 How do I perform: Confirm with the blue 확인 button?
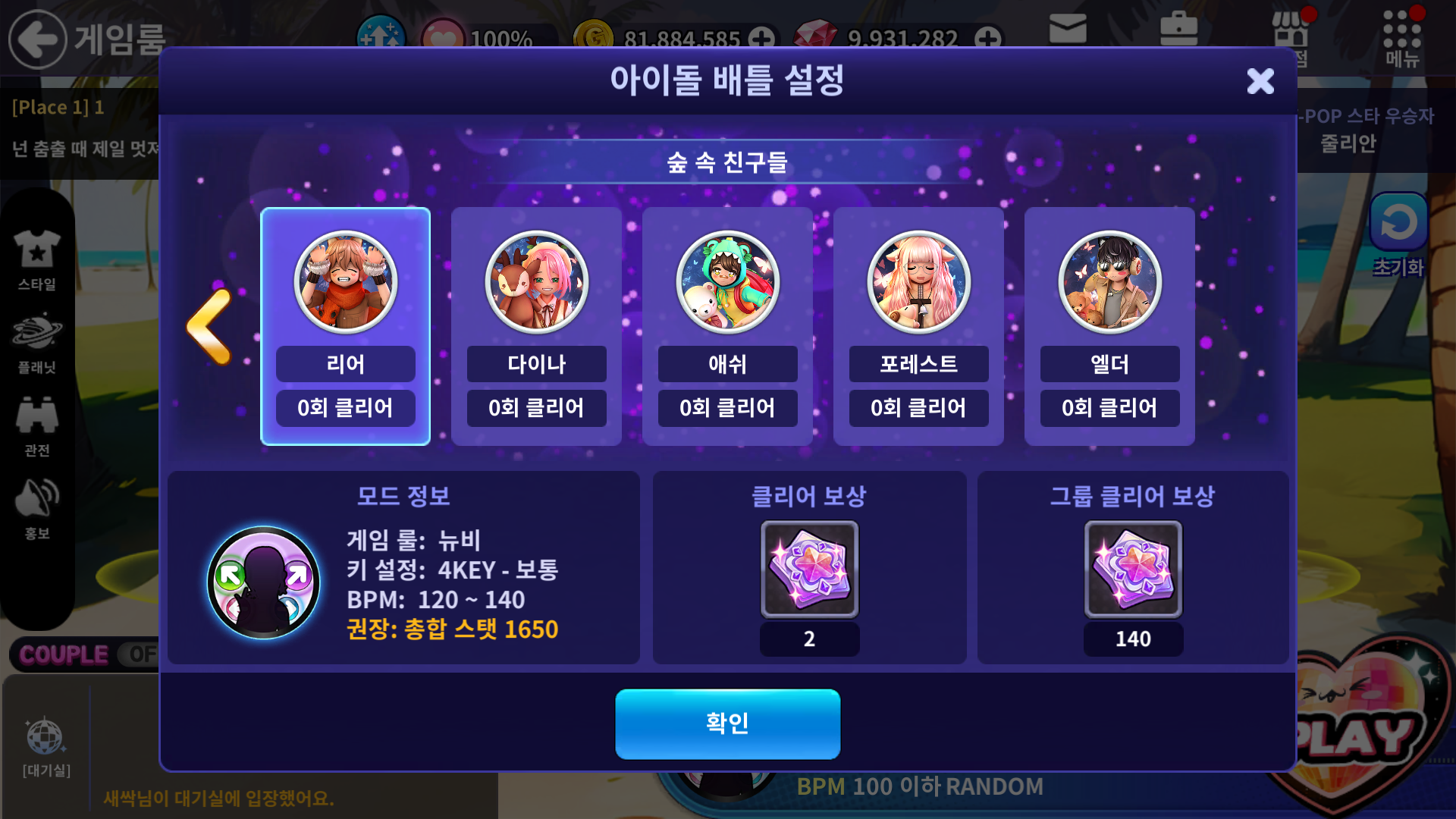(x=727, y=723)
